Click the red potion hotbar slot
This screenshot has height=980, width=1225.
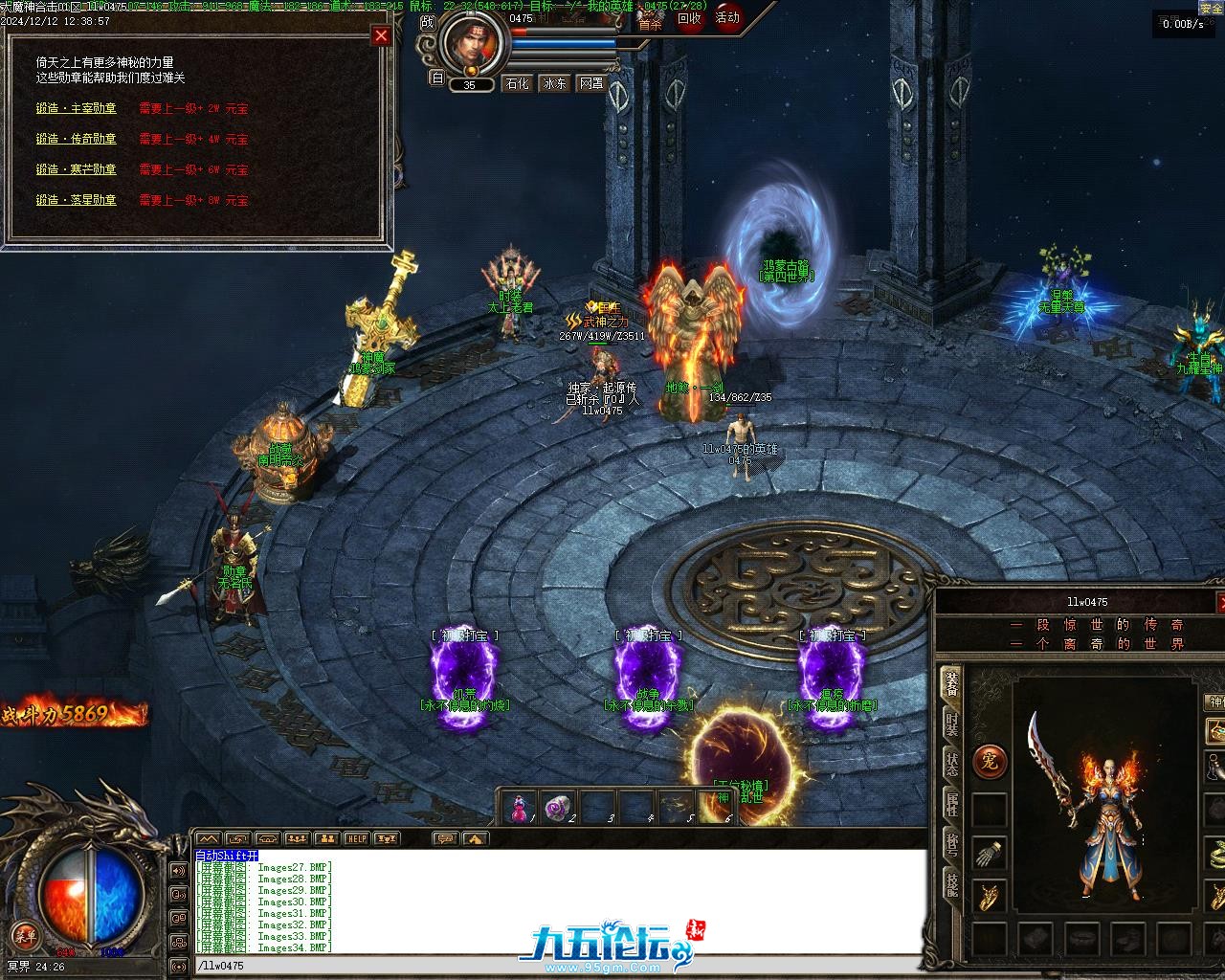(x=520, y=809)
